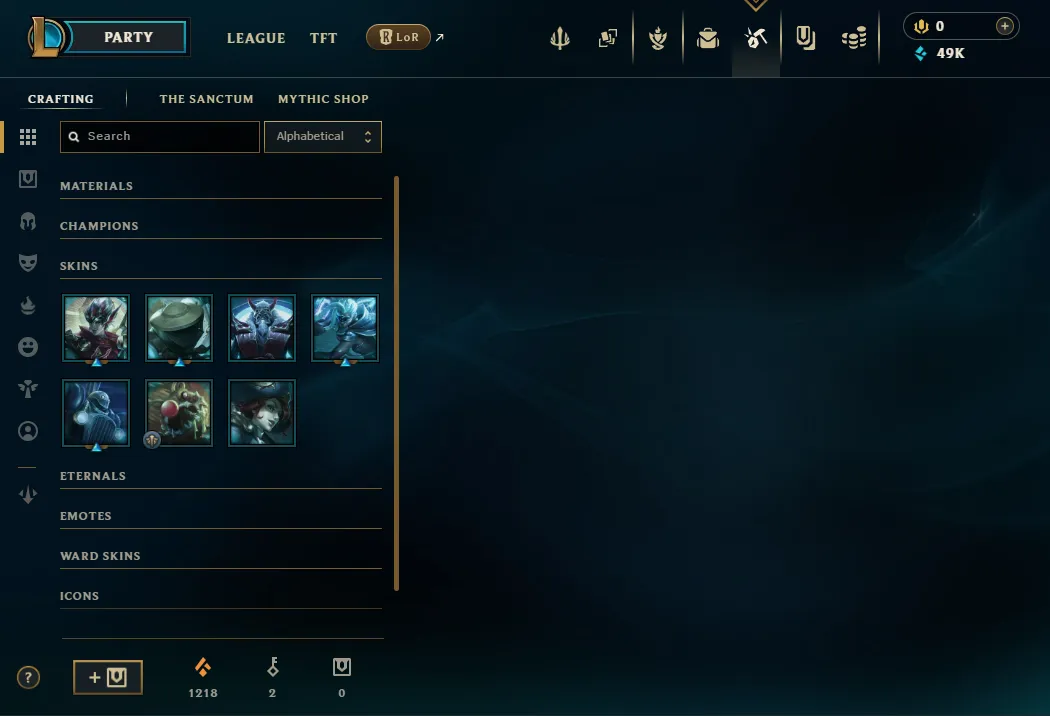1050x716 pixels.
Task: Open the Store coins icon
Action: (854, 38)
